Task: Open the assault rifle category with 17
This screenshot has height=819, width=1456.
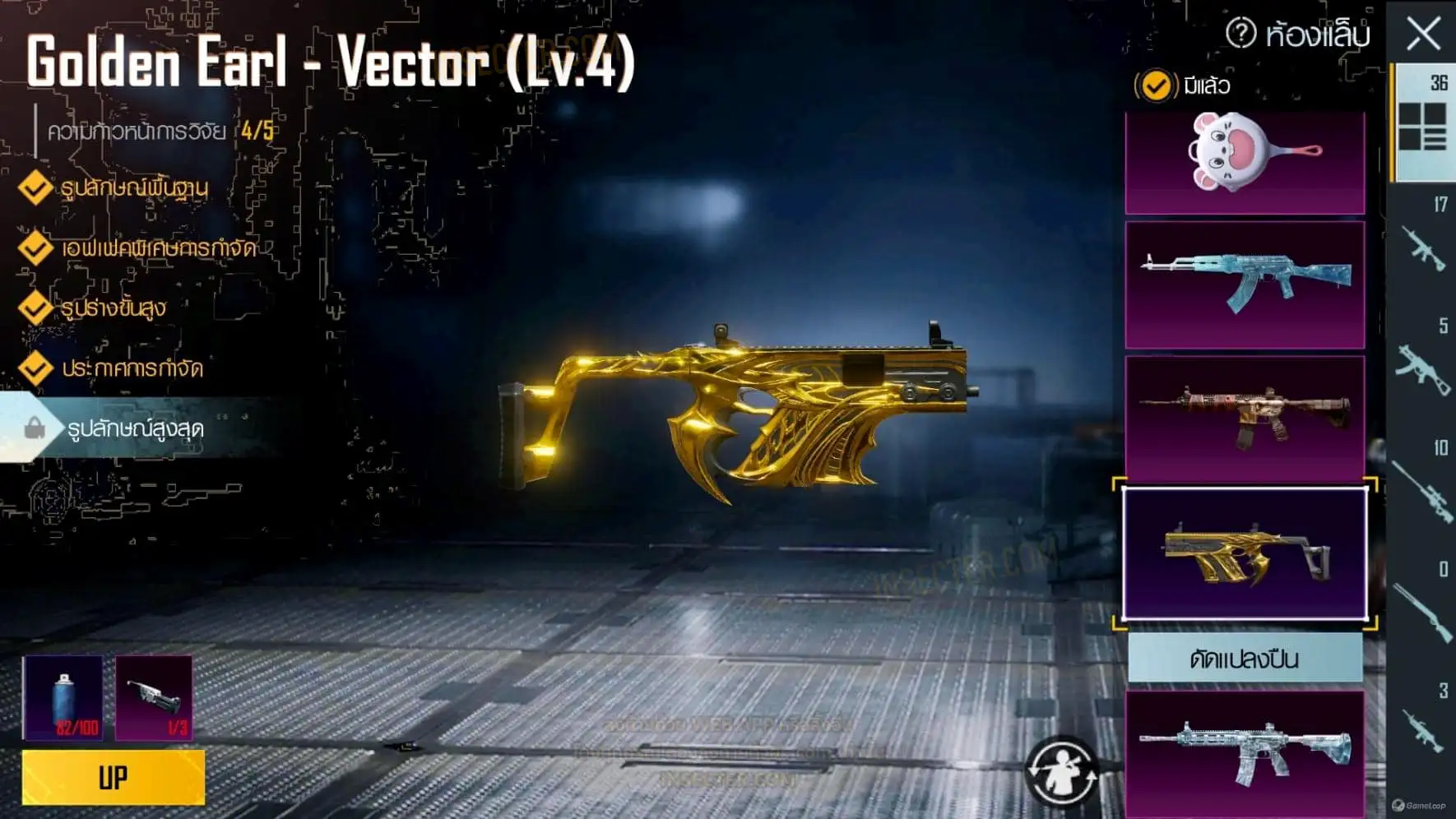Action: [1422, 243]
